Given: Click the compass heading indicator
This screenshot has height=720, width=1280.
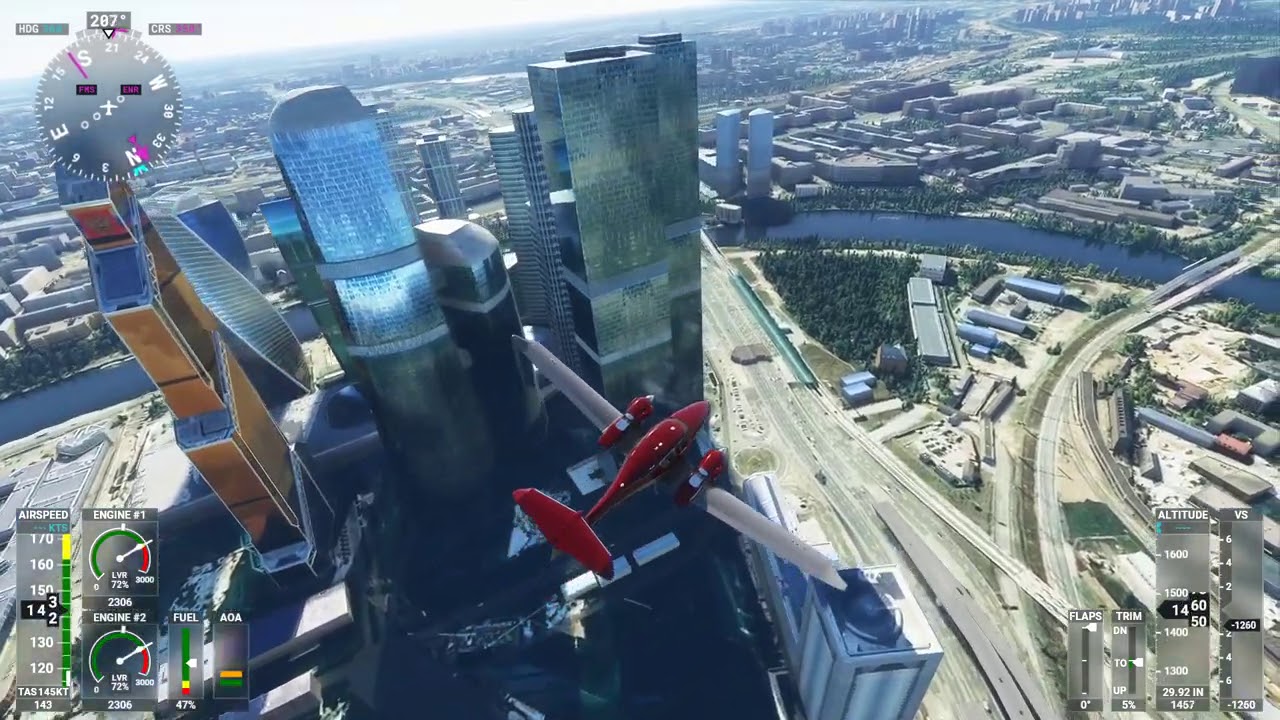Looking at the screenshot, I should (x=108, y=105).
